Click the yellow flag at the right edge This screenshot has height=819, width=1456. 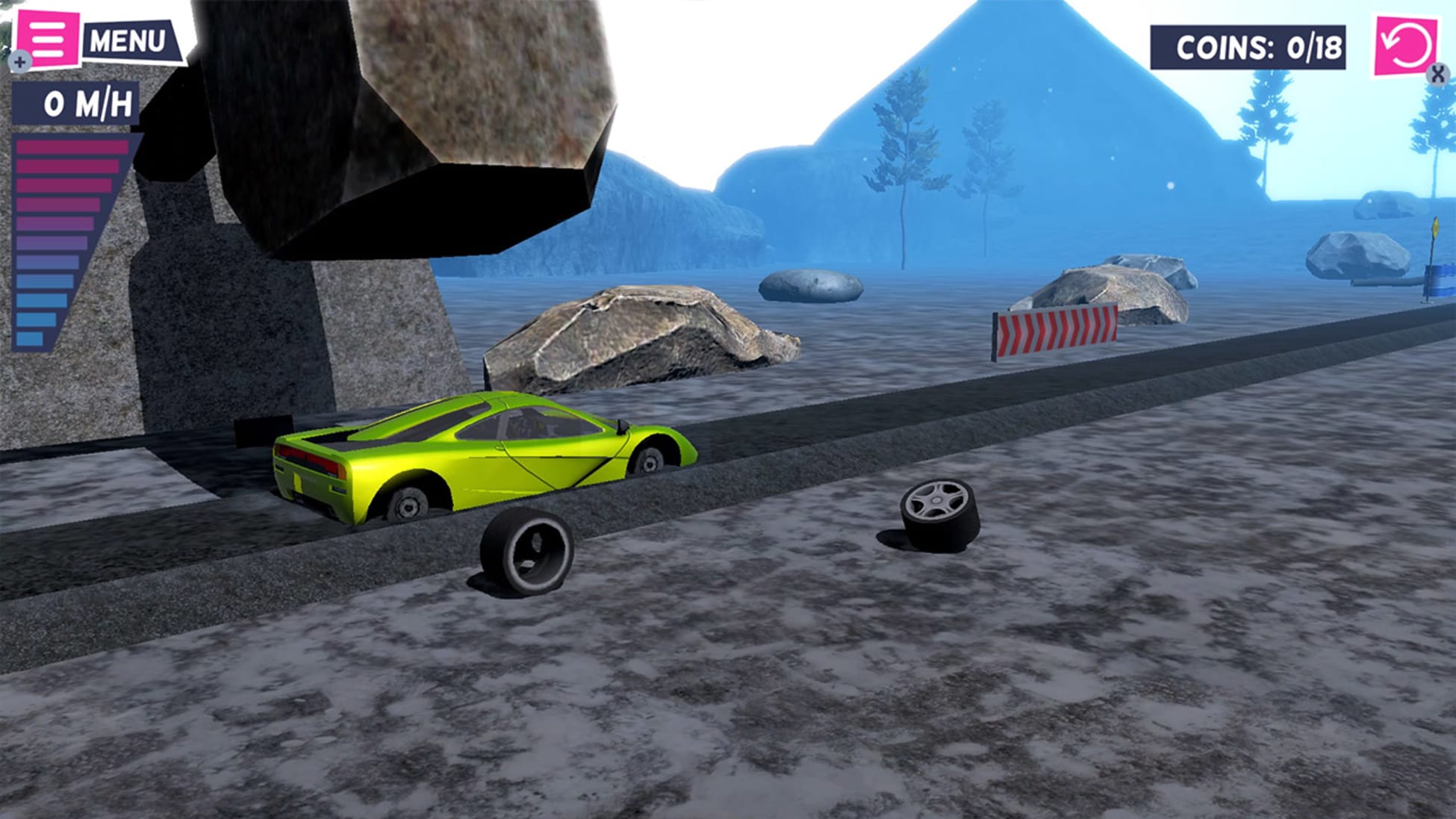[x=1436, y=227]
